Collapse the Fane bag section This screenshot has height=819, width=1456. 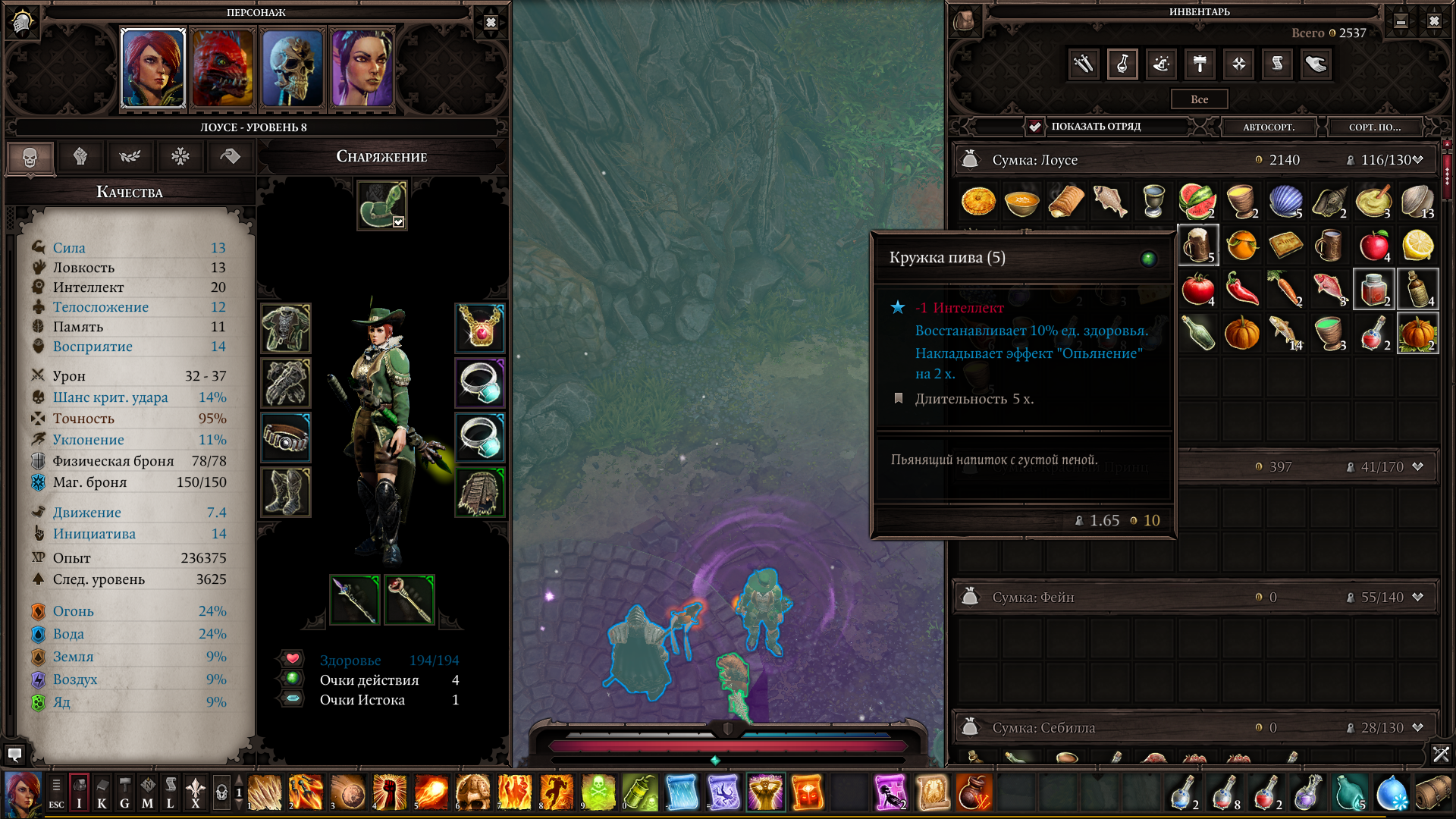coord(1417,598)
